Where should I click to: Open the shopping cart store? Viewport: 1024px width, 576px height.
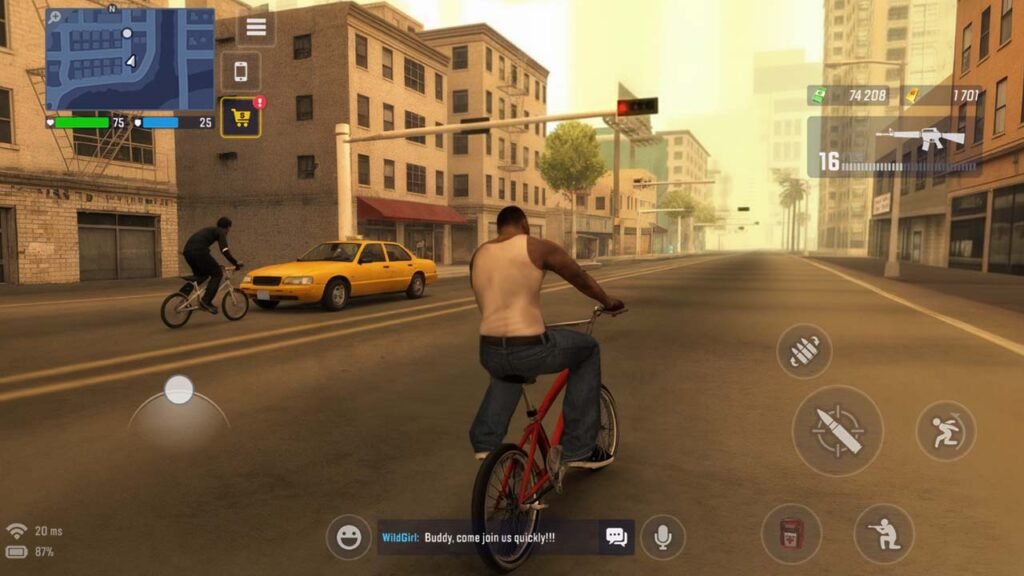point(240,117)
